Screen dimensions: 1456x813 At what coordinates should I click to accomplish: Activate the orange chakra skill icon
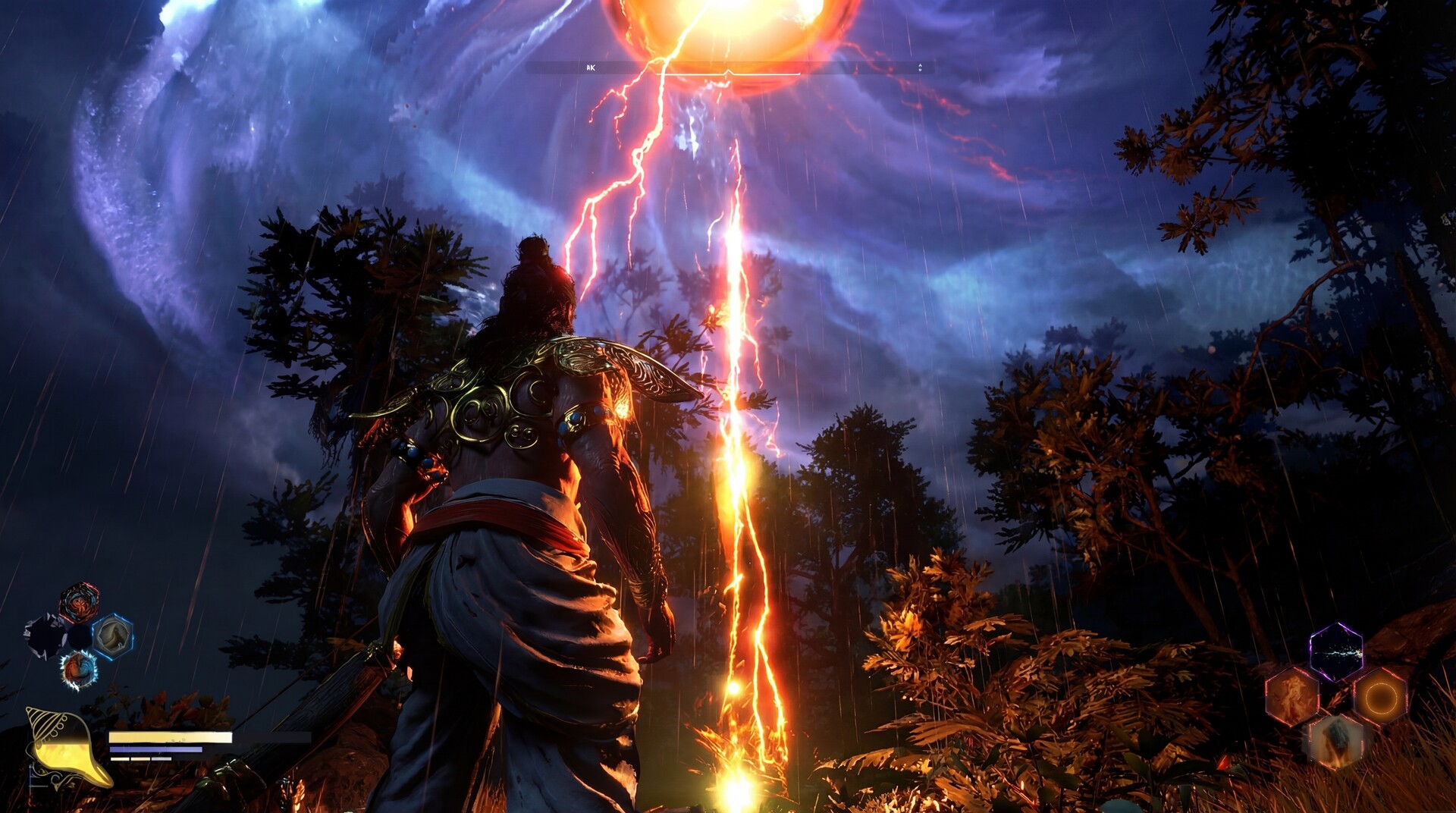pos(1382,698)
